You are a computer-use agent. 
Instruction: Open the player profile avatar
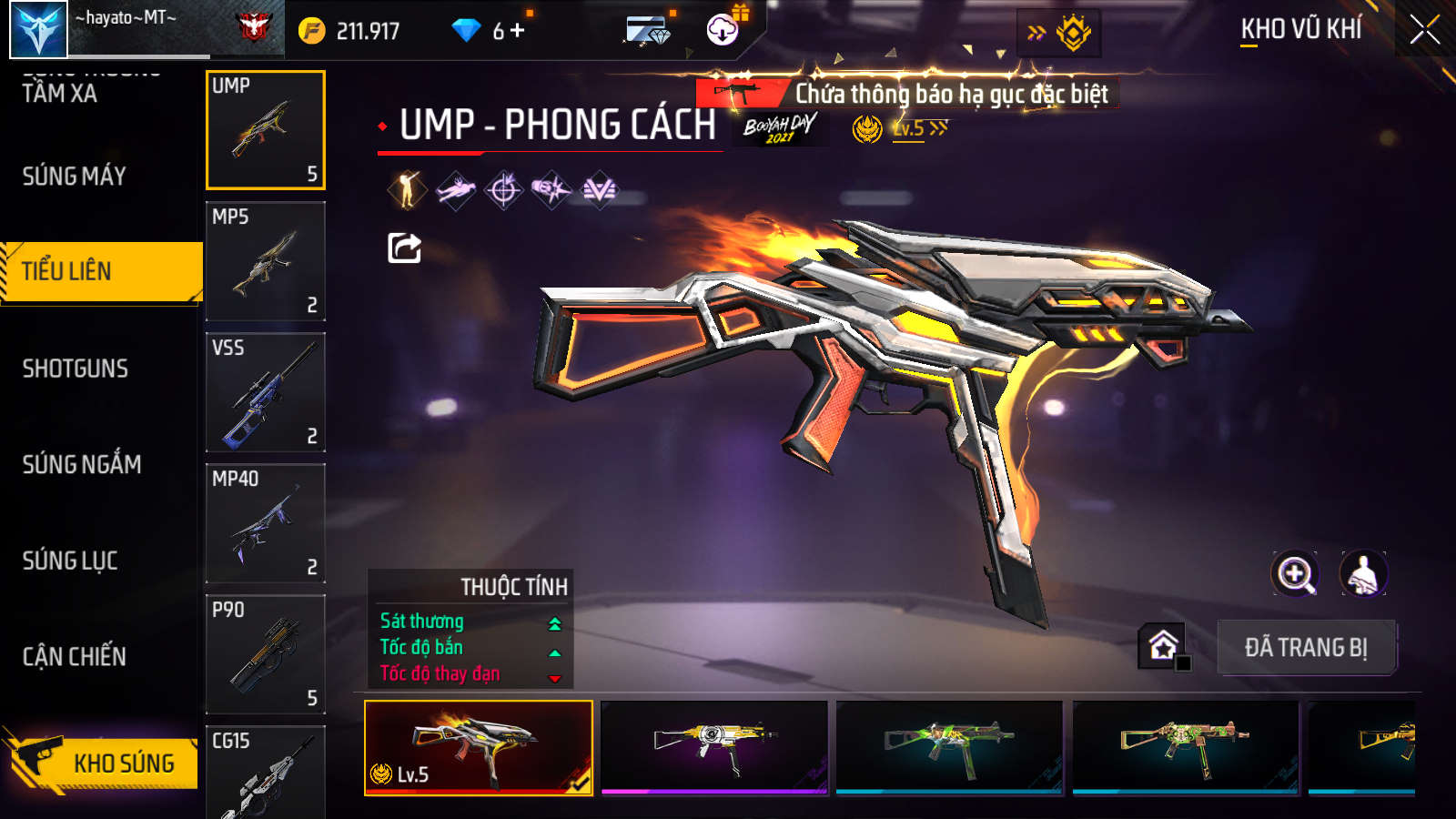point(38,29)
